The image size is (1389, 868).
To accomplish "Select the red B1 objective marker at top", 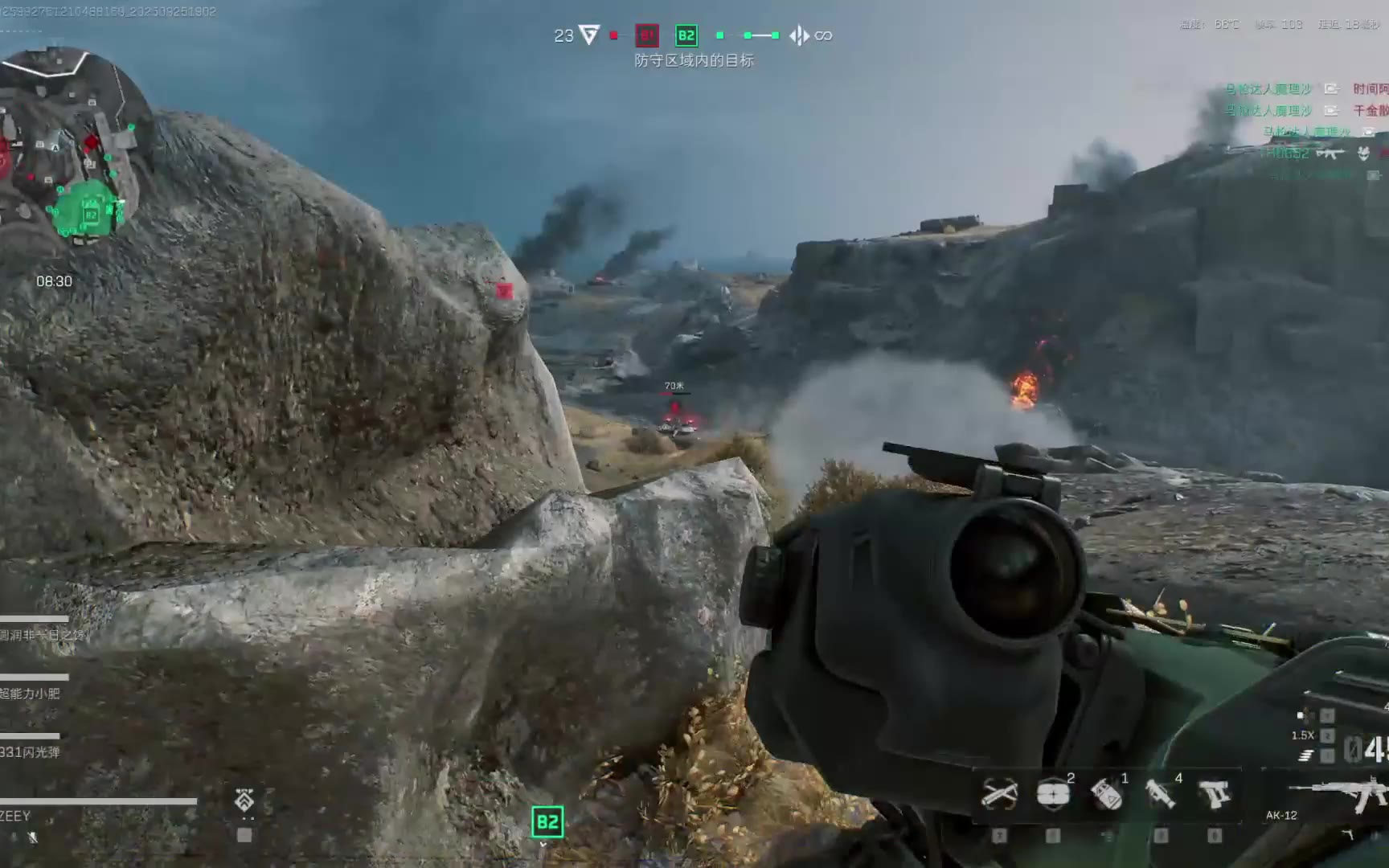I will click(x=647, y=35).
